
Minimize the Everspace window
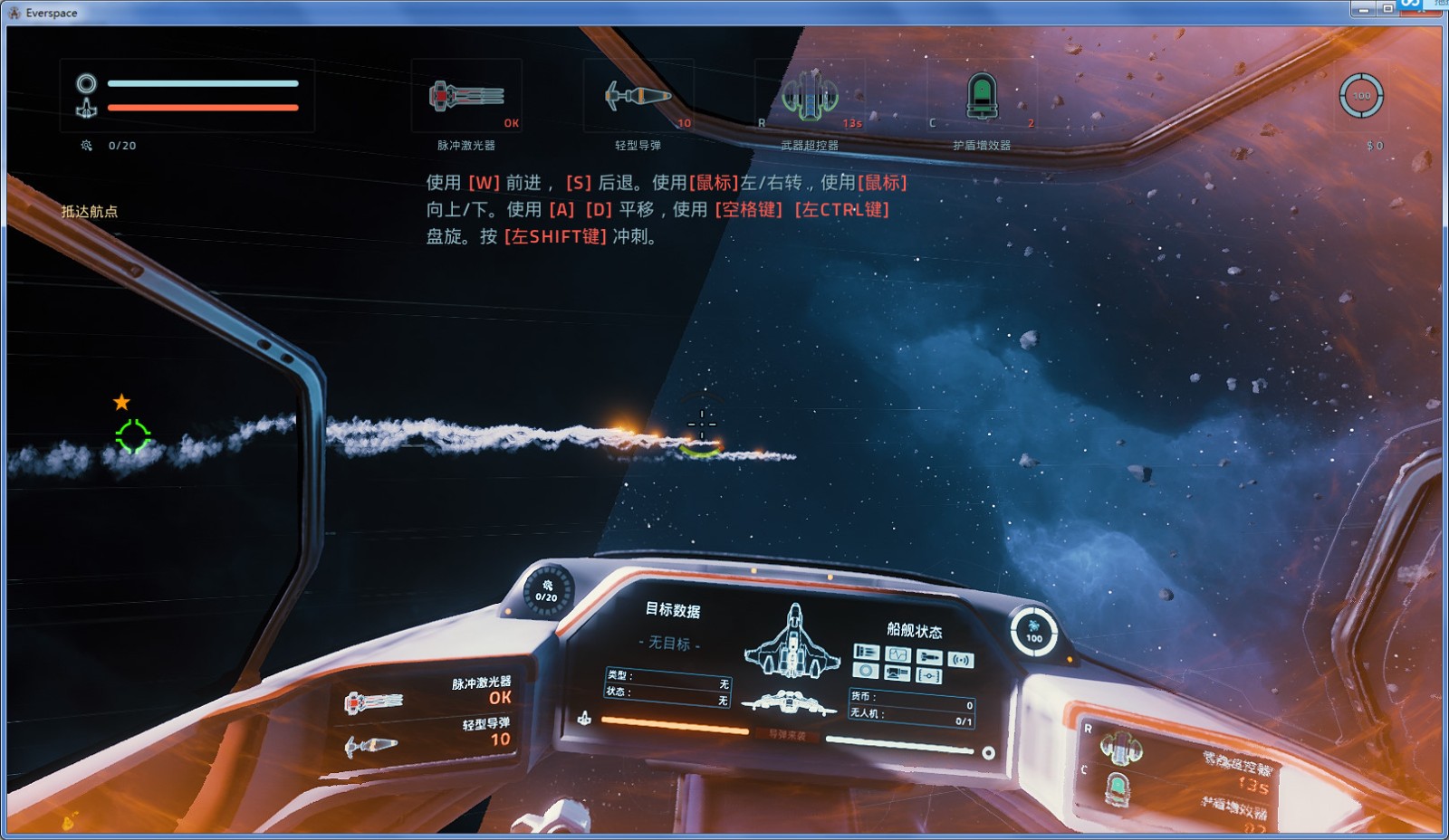(x=1363, y=9)
